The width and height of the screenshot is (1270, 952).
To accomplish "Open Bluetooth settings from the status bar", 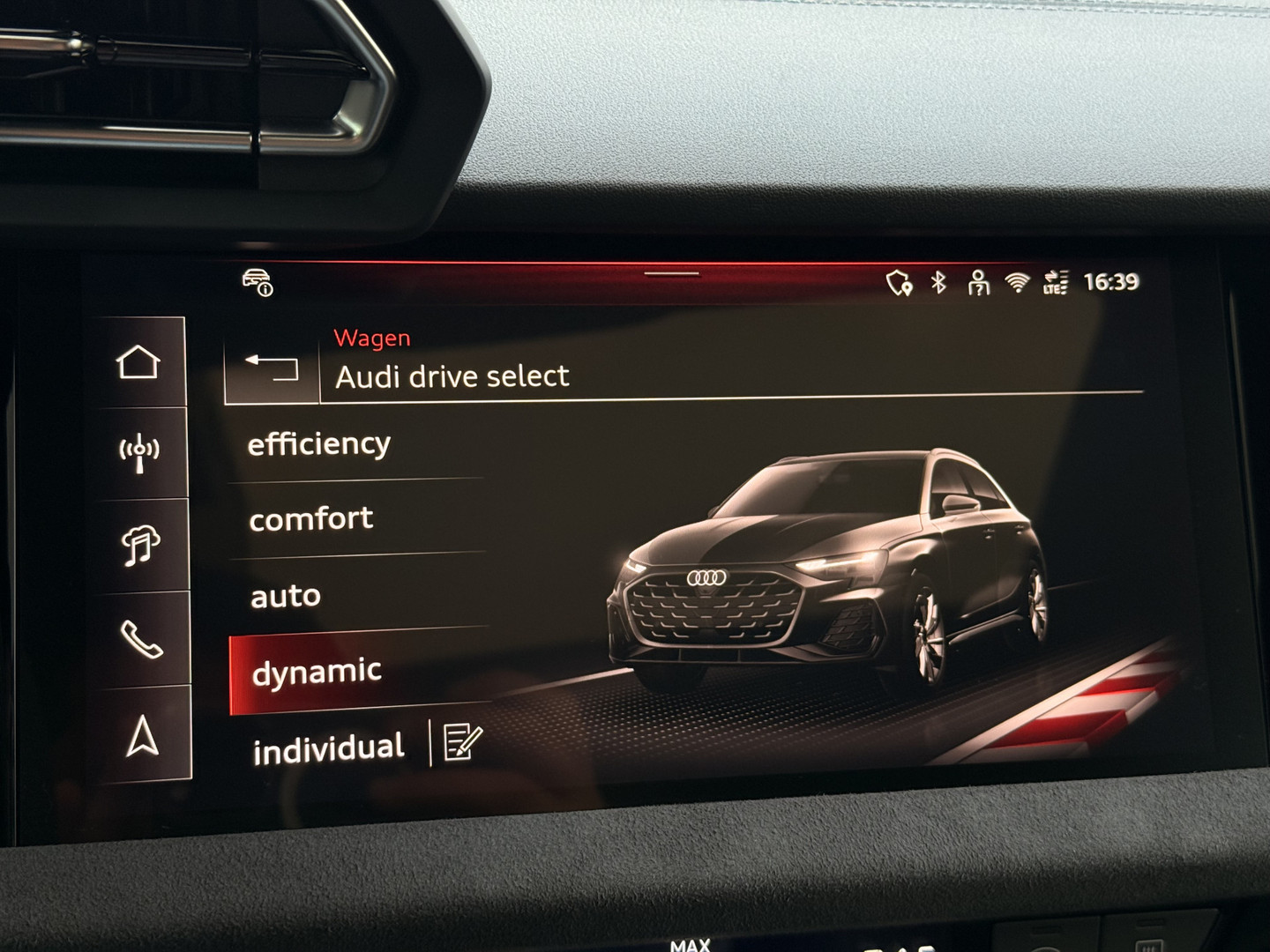I will point(939,283).
